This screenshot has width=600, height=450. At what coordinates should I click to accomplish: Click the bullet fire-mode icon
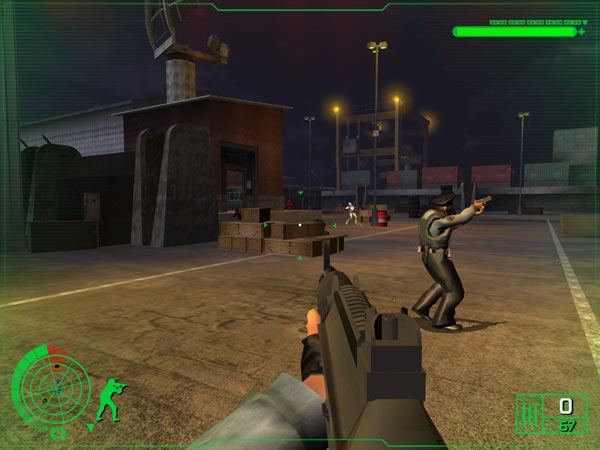(x=531, y=412)
